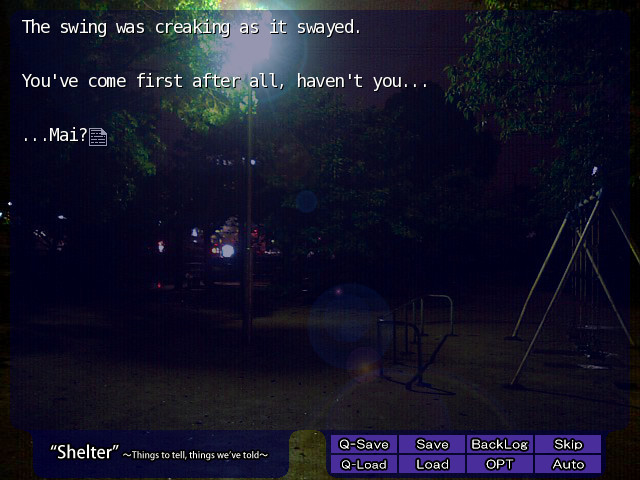Choose Q-Load to quick load

pos(364,464)
